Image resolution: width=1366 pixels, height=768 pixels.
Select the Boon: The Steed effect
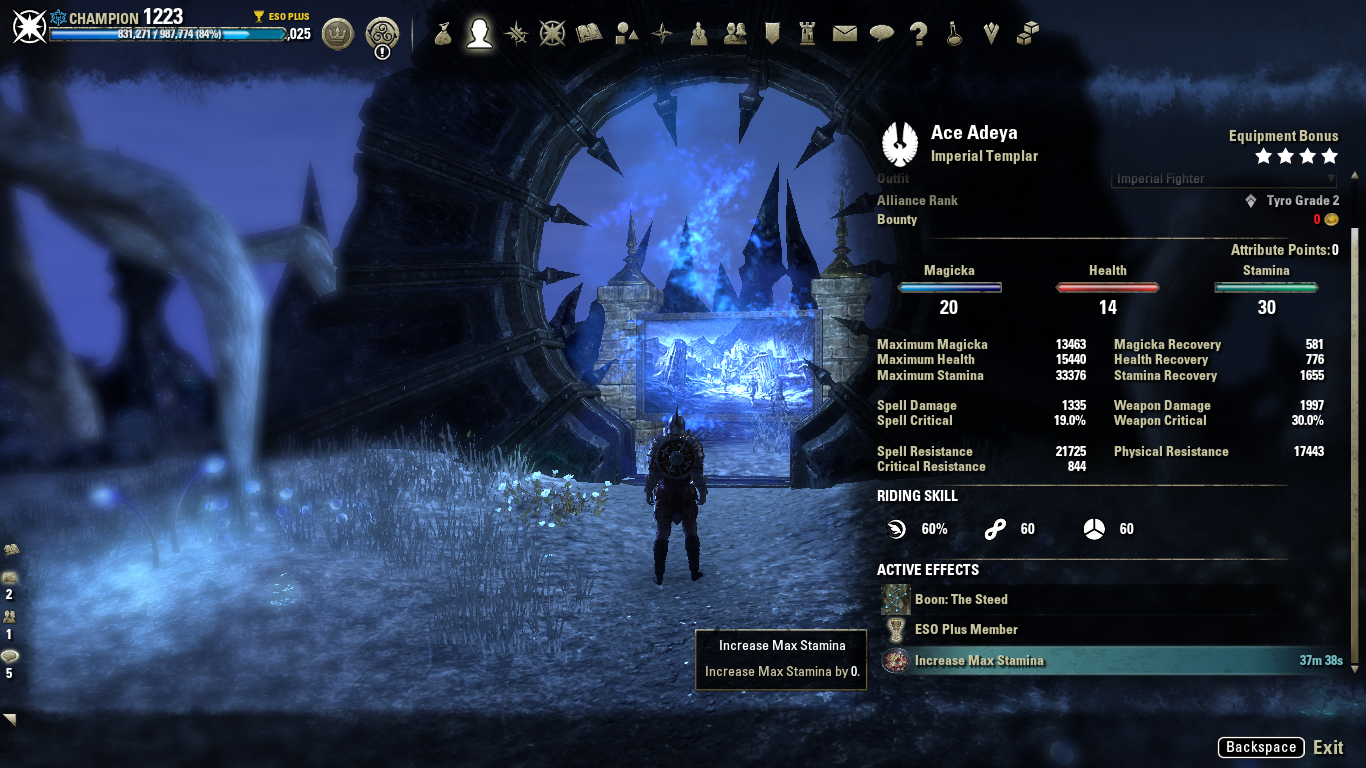(960, 600)
